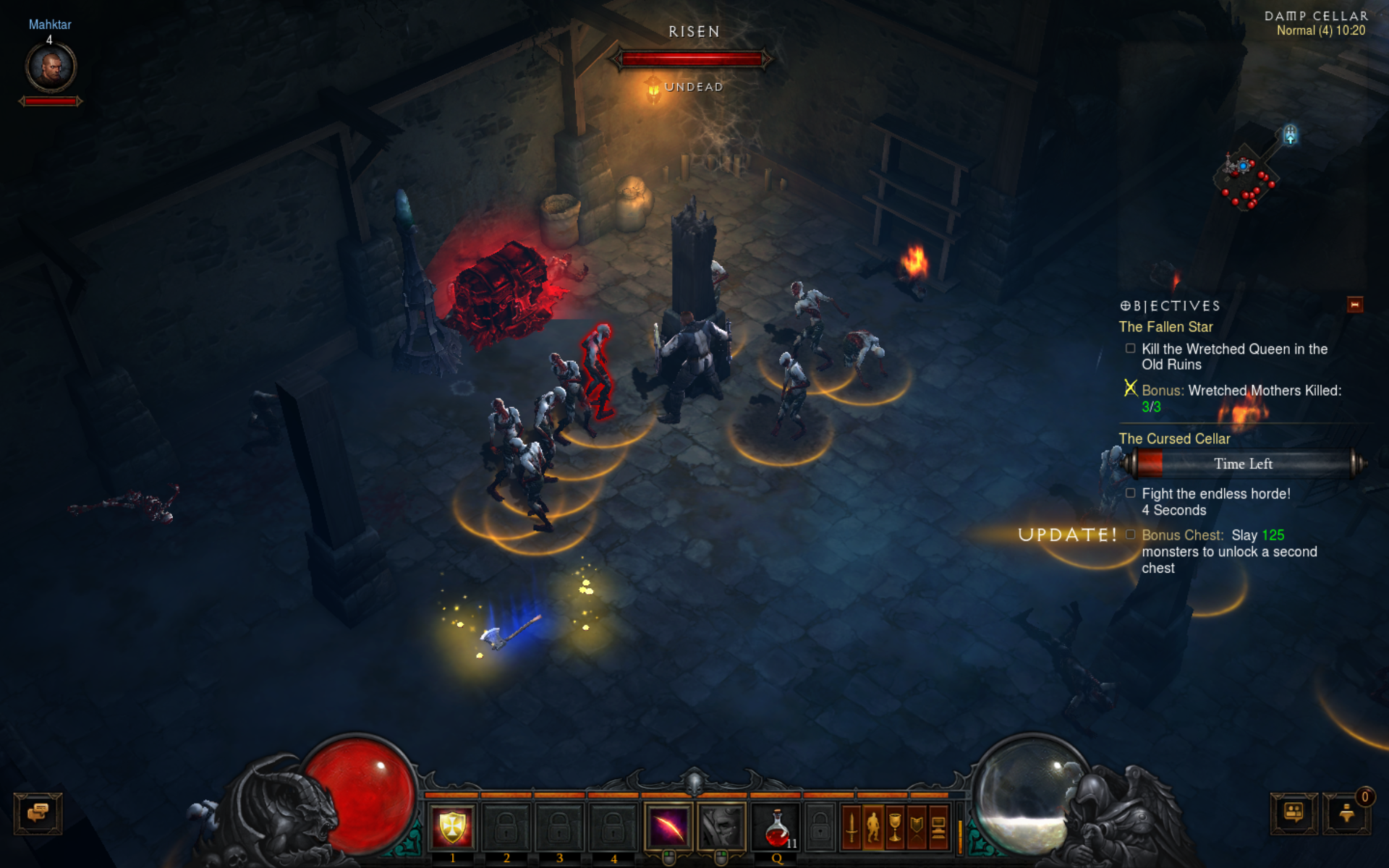Viewport: 1389px width, 868px height.
Task: Select The Fallen Star quest title
Action: pyautogui.click(x=1165, y=327)
